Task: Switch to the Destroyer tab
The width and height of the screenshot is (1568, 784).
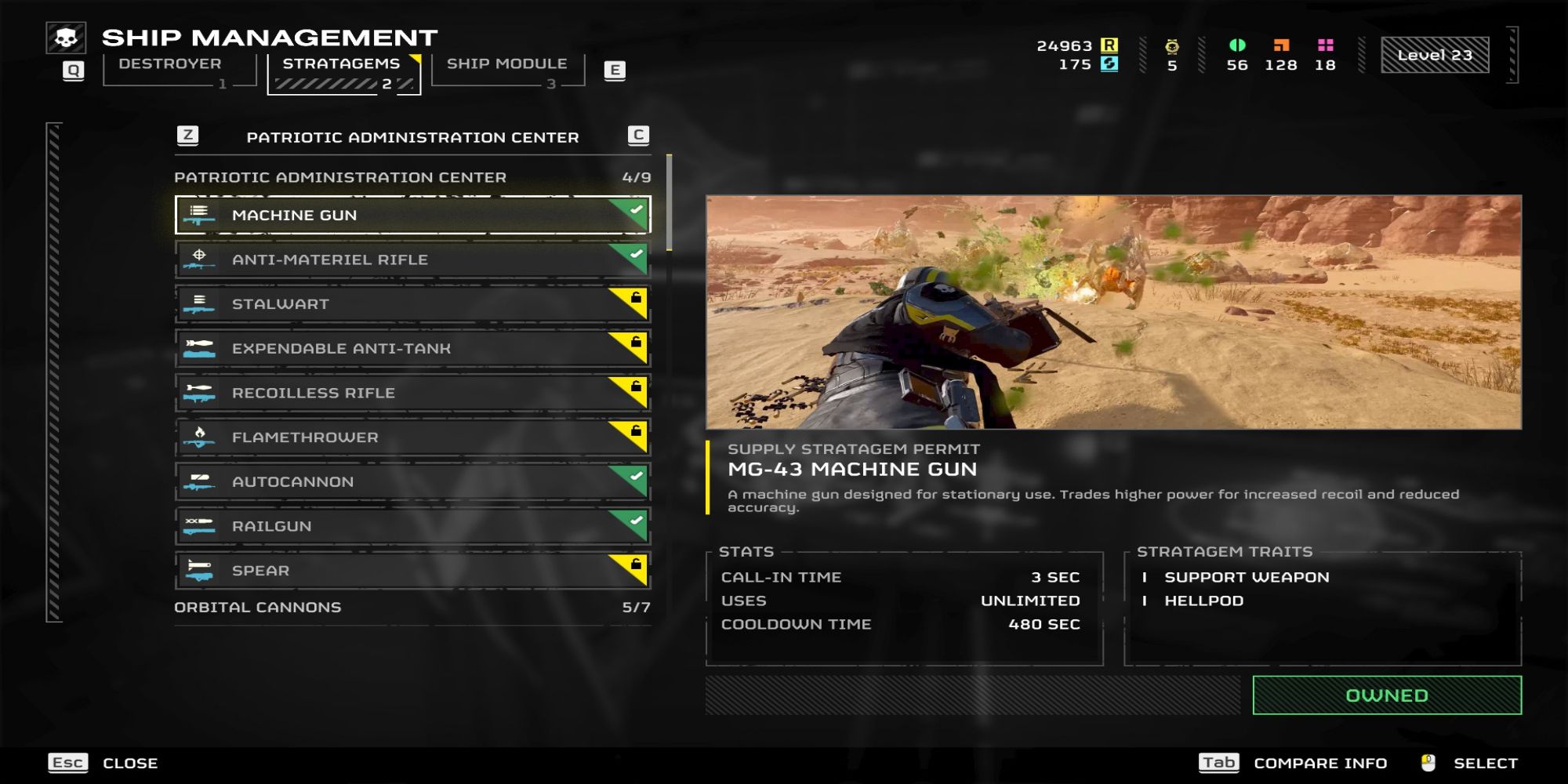Action: pyautogui.click(x=170, y=64)
